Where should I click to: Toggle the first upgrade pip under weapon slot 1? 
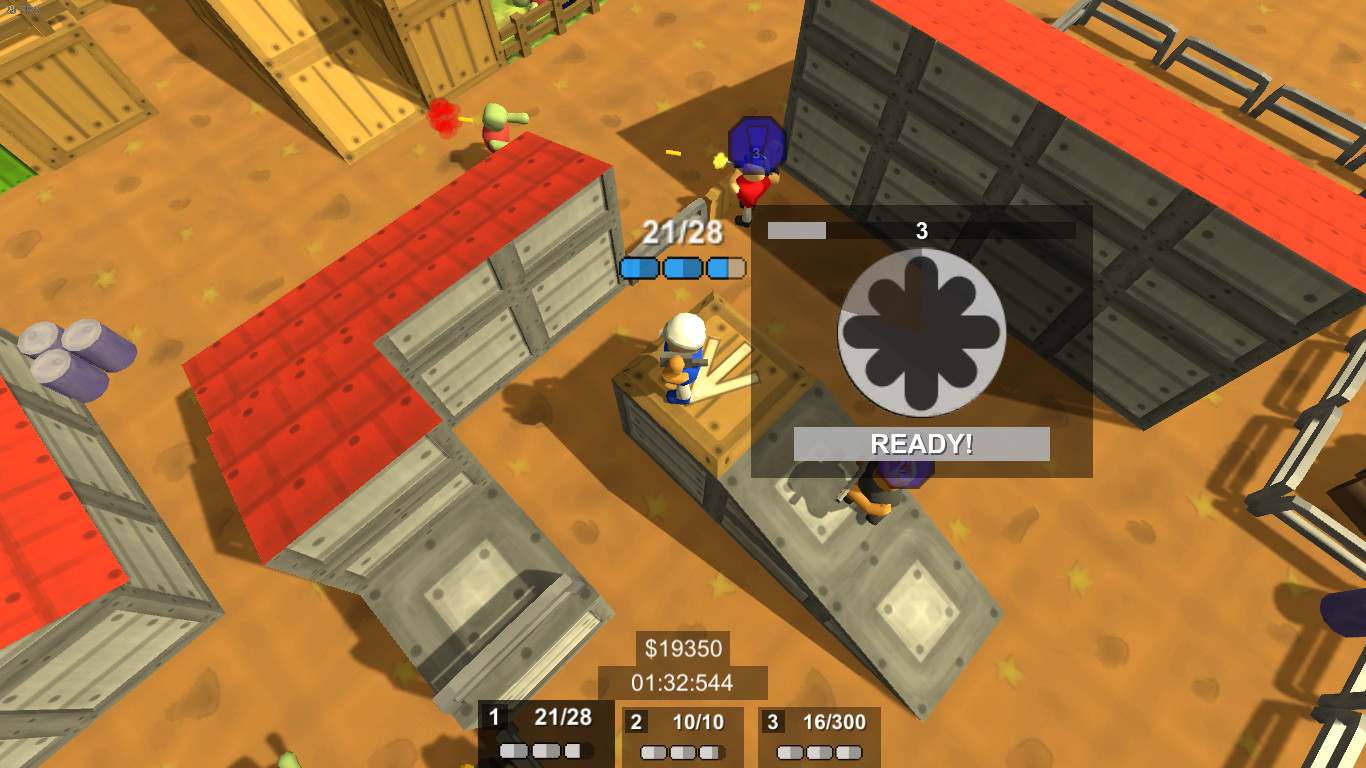(x=514, y=751)
